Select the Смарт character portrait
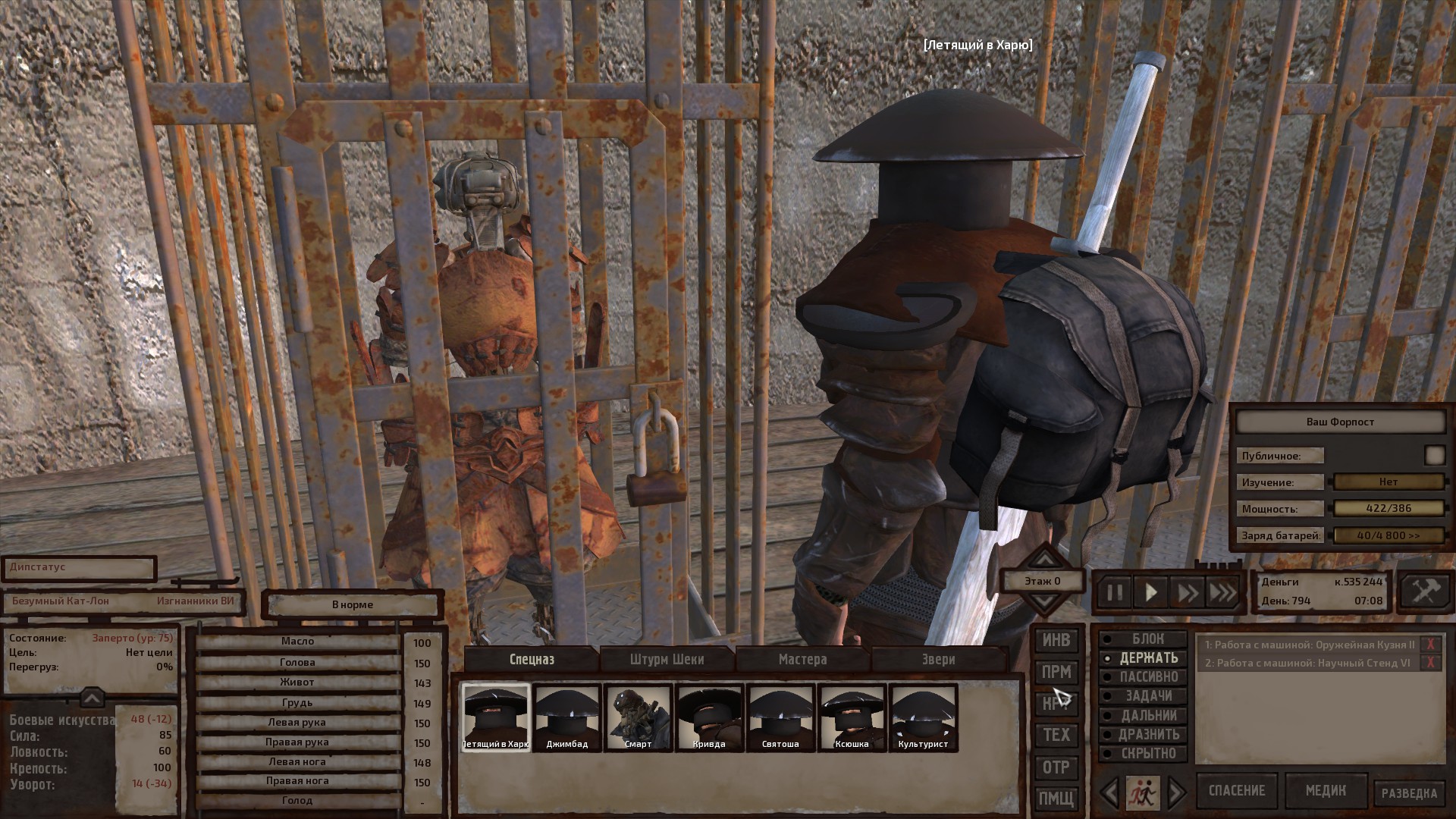The height and width of the screenshot is (819, 1456). (638, 717)
